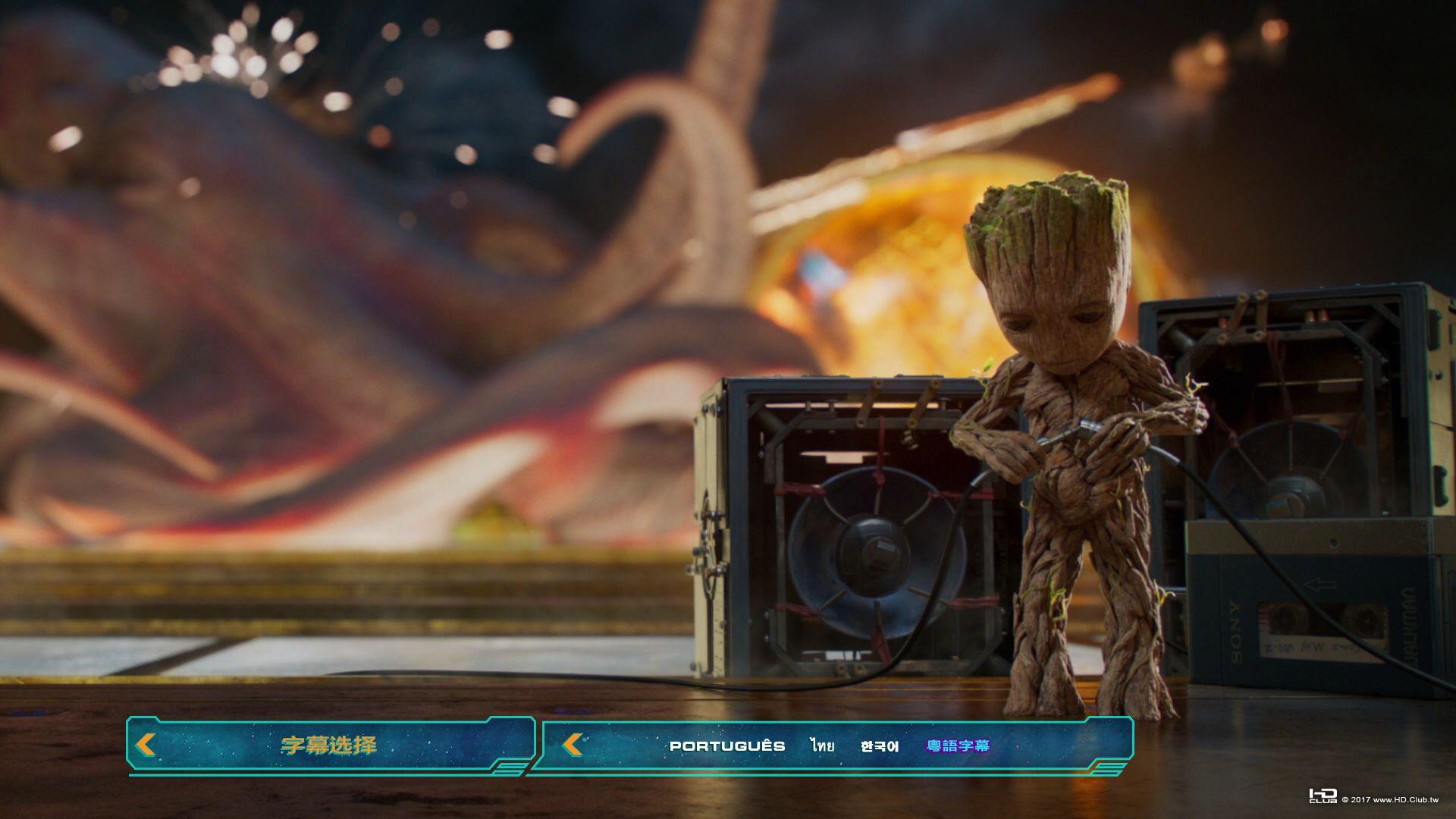Select the Cantonese subtitle option 粵語字幕
Screen dimensions: 1456x819
[x=958, y=746]
